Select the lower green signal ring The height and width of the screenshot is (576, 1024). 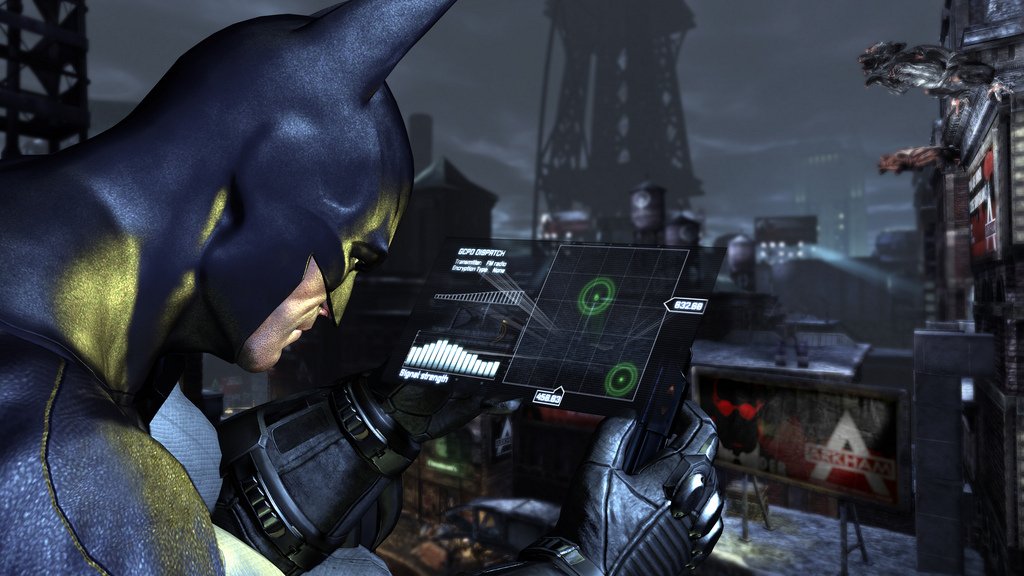point(622,377)
